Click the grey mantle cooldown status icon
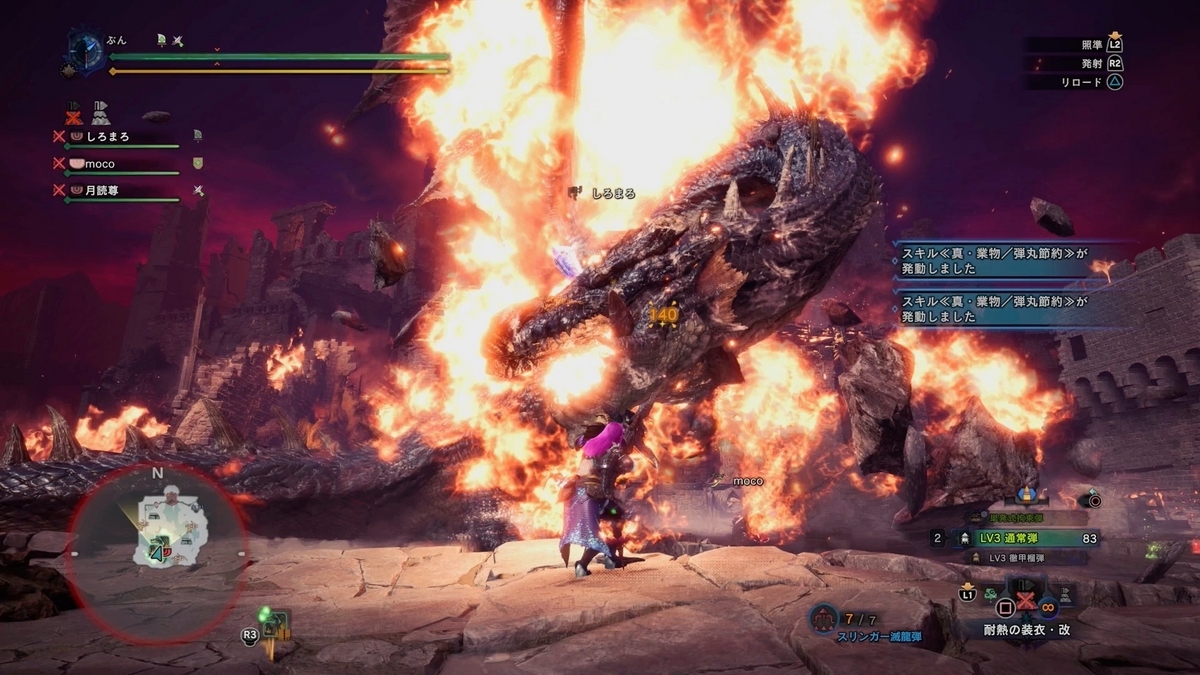 [x=100, y=111]
